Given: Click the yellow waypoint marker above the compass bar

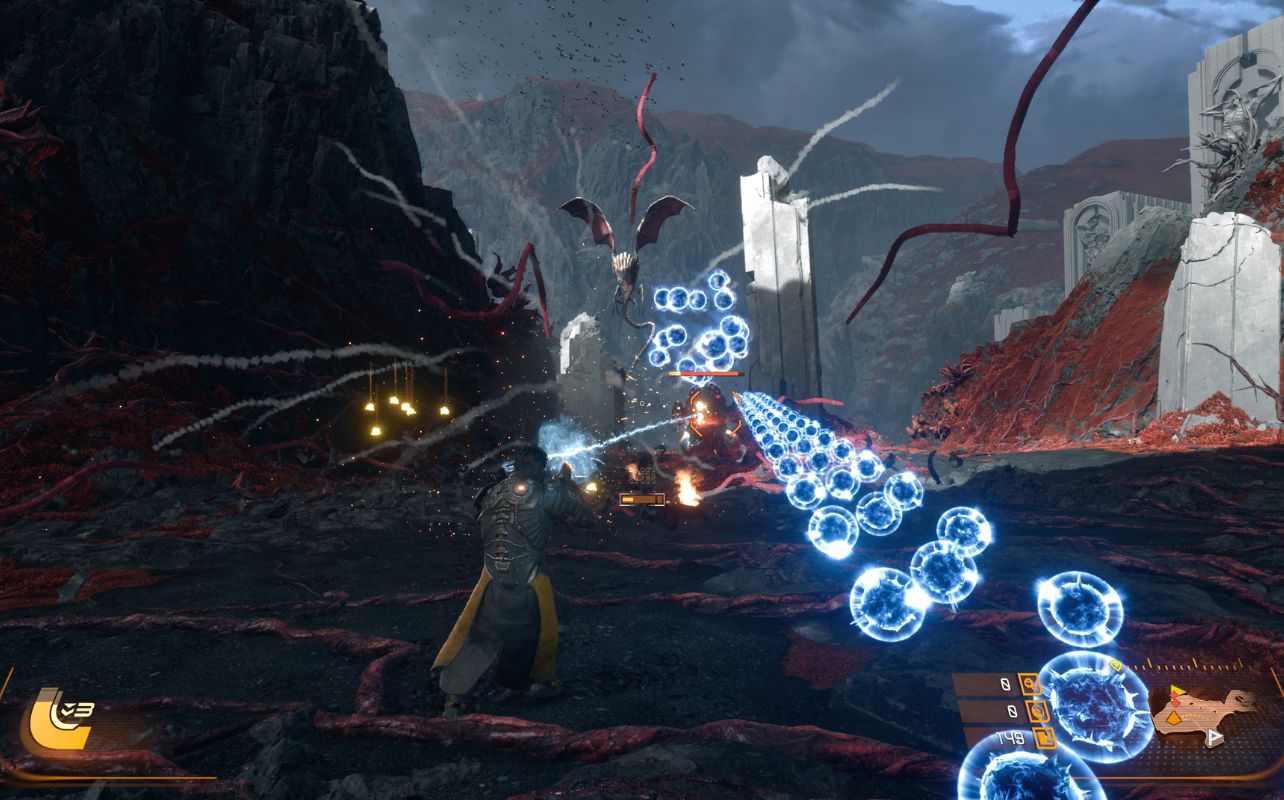Looking at the screenshot, I should click(1116, 664).
